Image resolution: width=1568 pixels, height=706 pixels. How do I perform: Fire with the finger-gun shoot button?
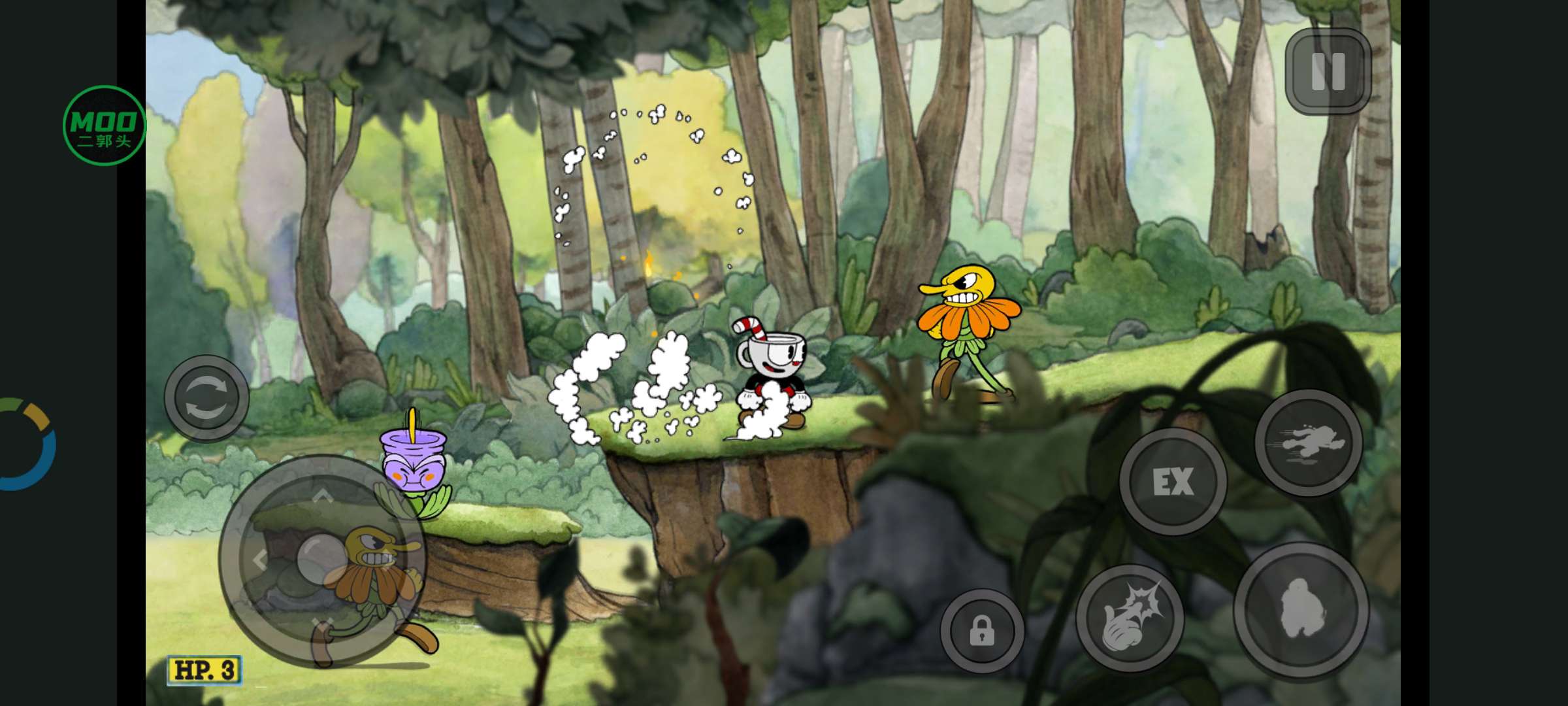(1130, 618)
